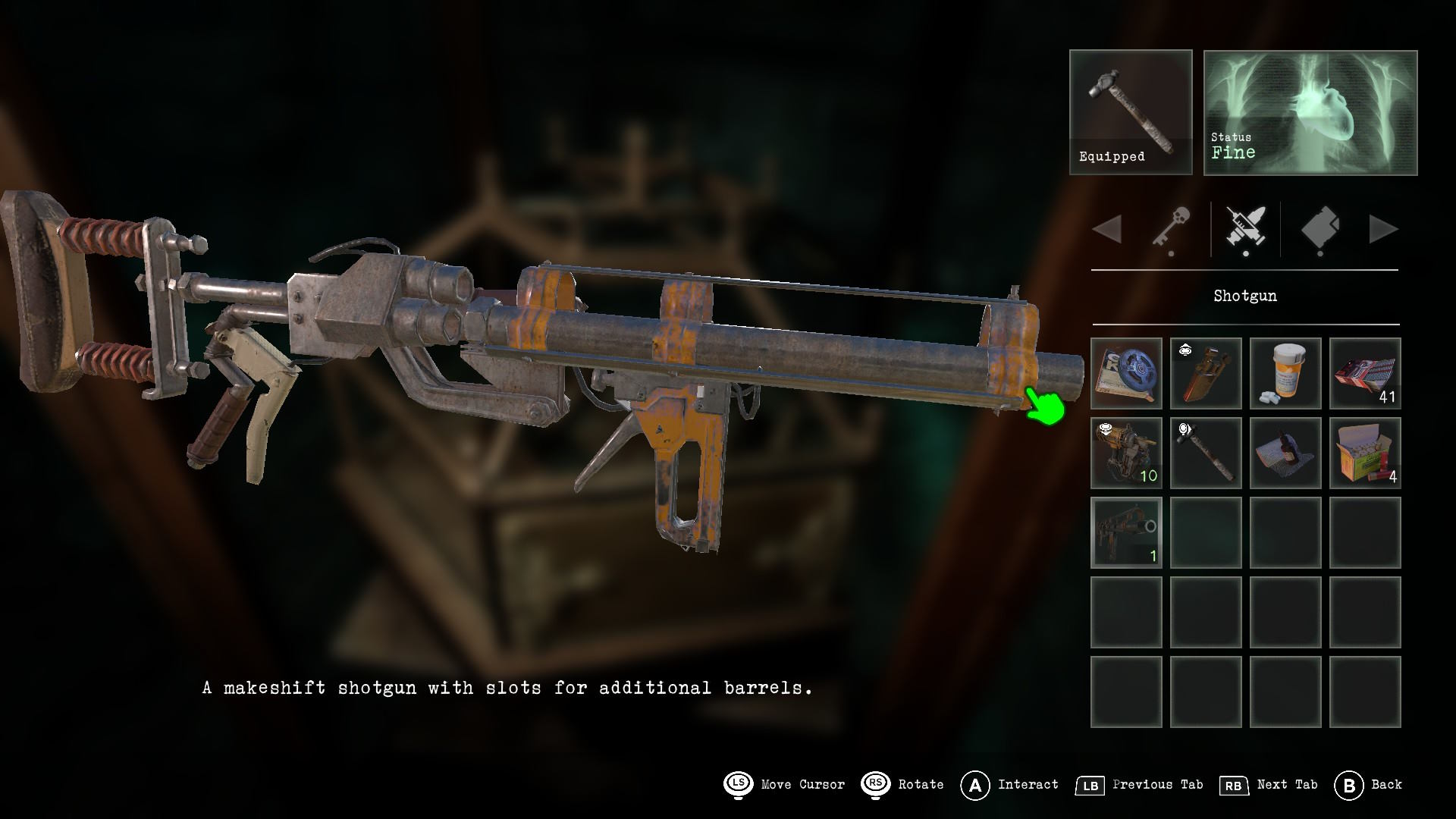
Task: Choose the orange pill bottle slot
Action: tap(1285, 373)
